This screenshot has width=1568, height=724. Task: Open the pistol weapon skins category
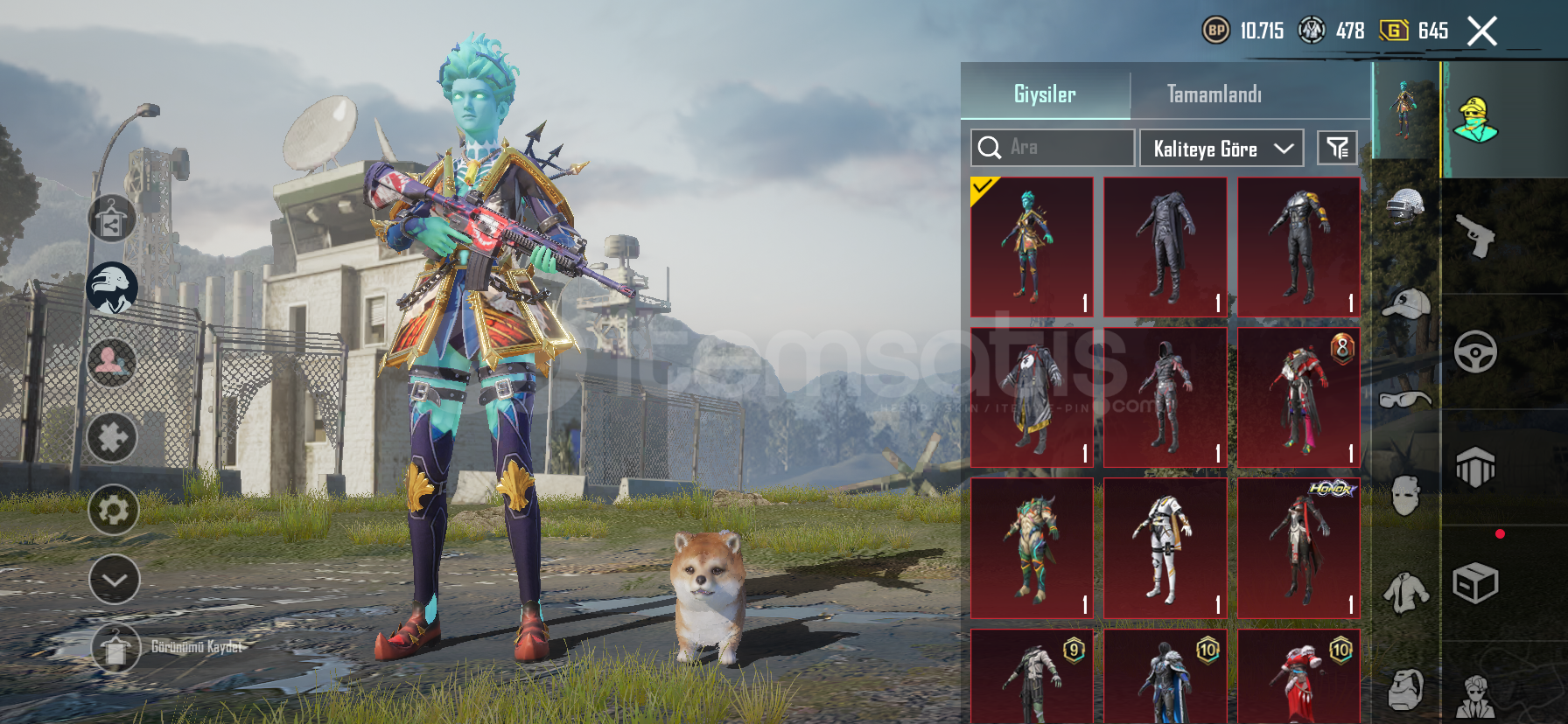click(x=1475, y=235)
